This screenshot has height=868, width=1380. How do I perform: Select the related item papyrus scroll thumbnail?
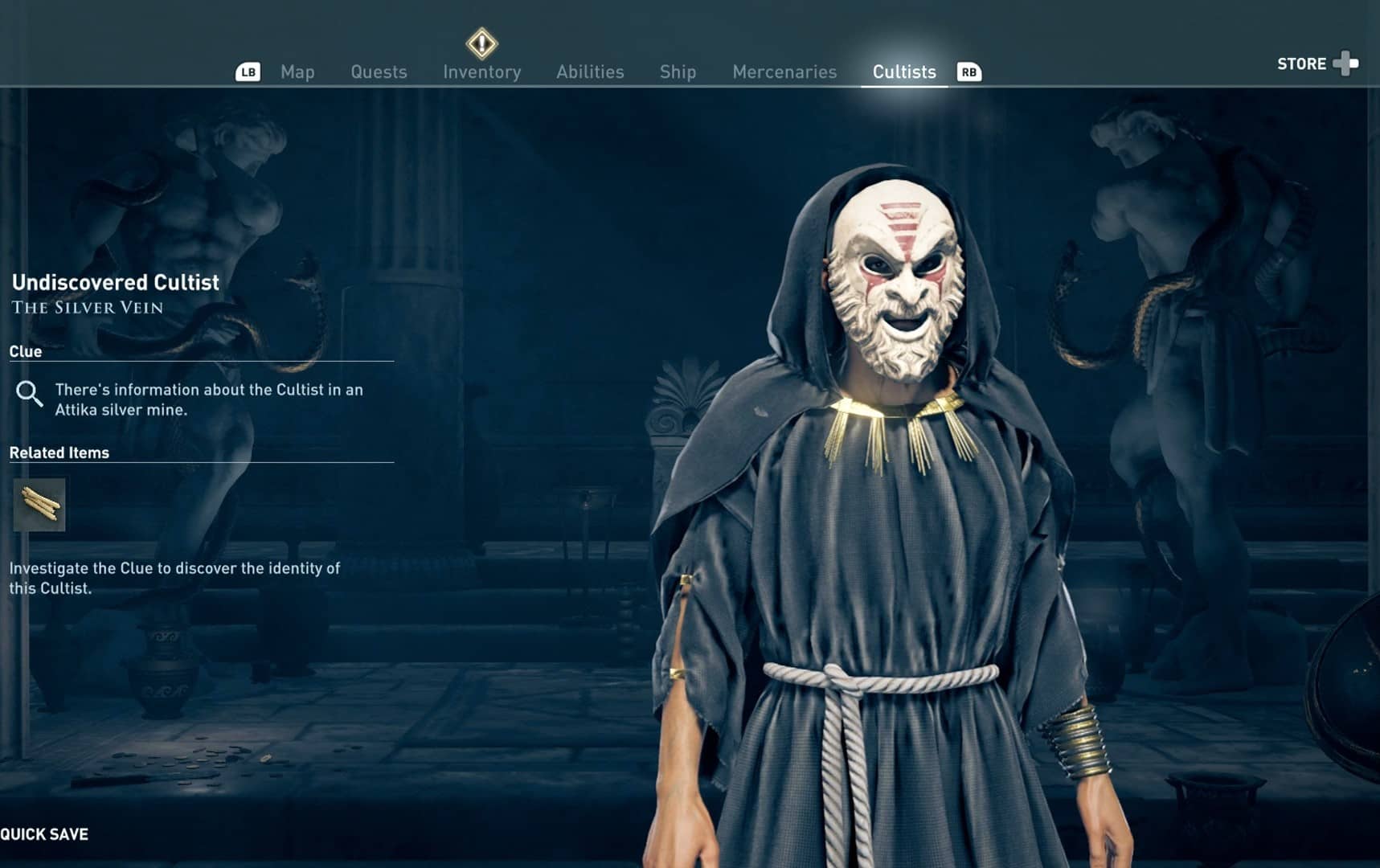[39, 505]
